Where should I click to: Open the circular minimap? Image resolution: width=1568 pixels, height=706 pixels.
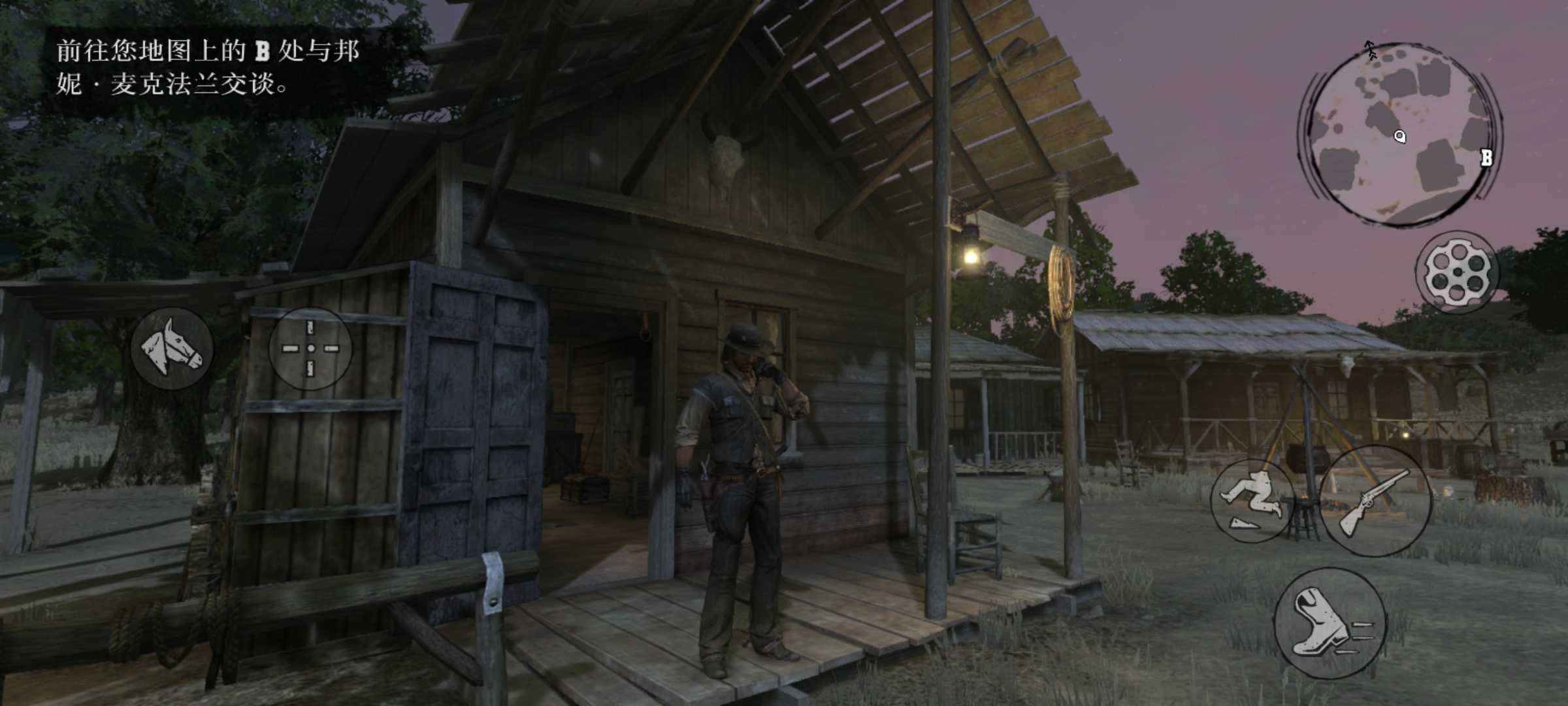pyautogui.click(x=1399, y=134)
